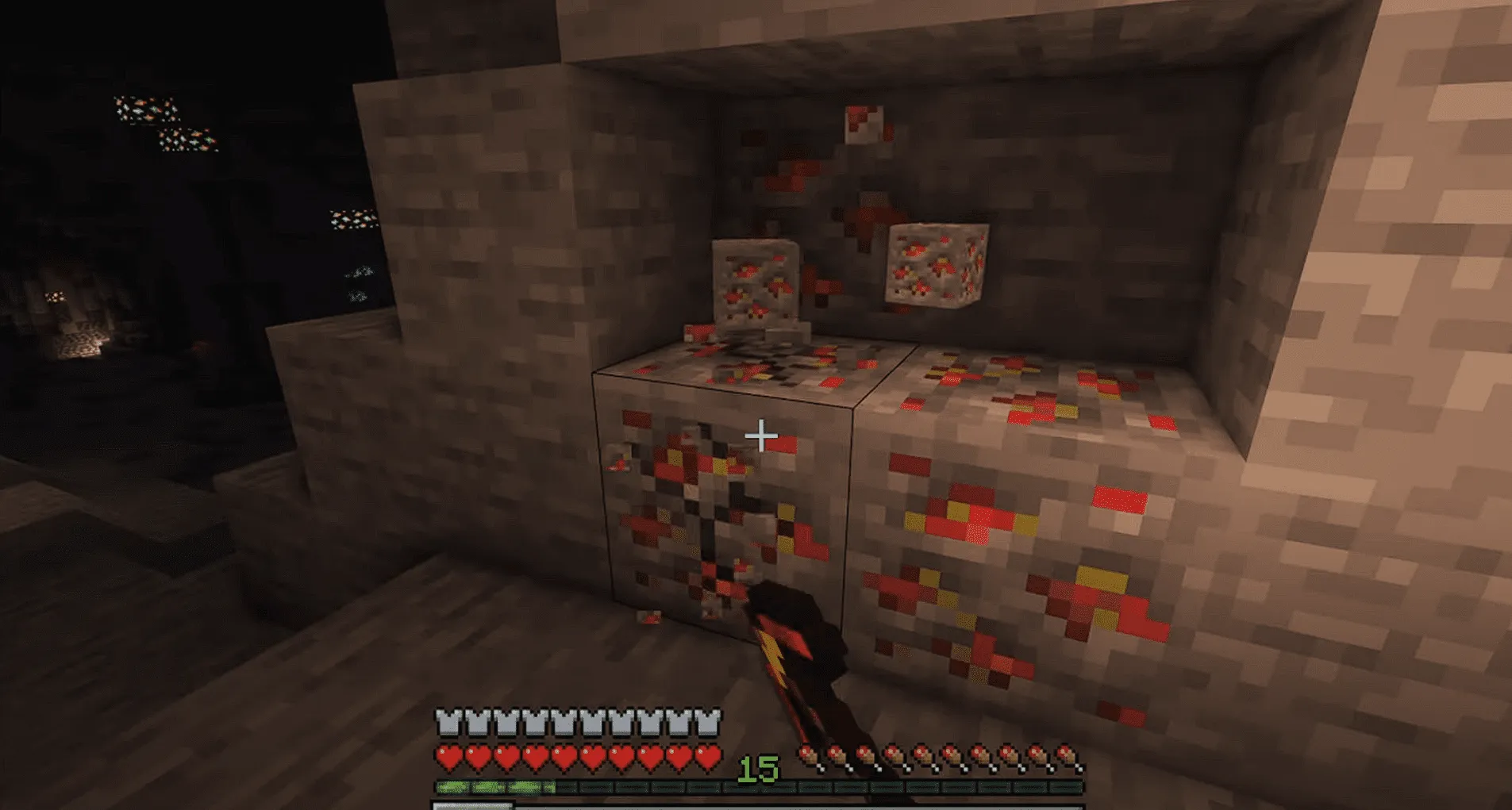Click the crosshair at screen center
1512x810 pixels.
point(760,434)
